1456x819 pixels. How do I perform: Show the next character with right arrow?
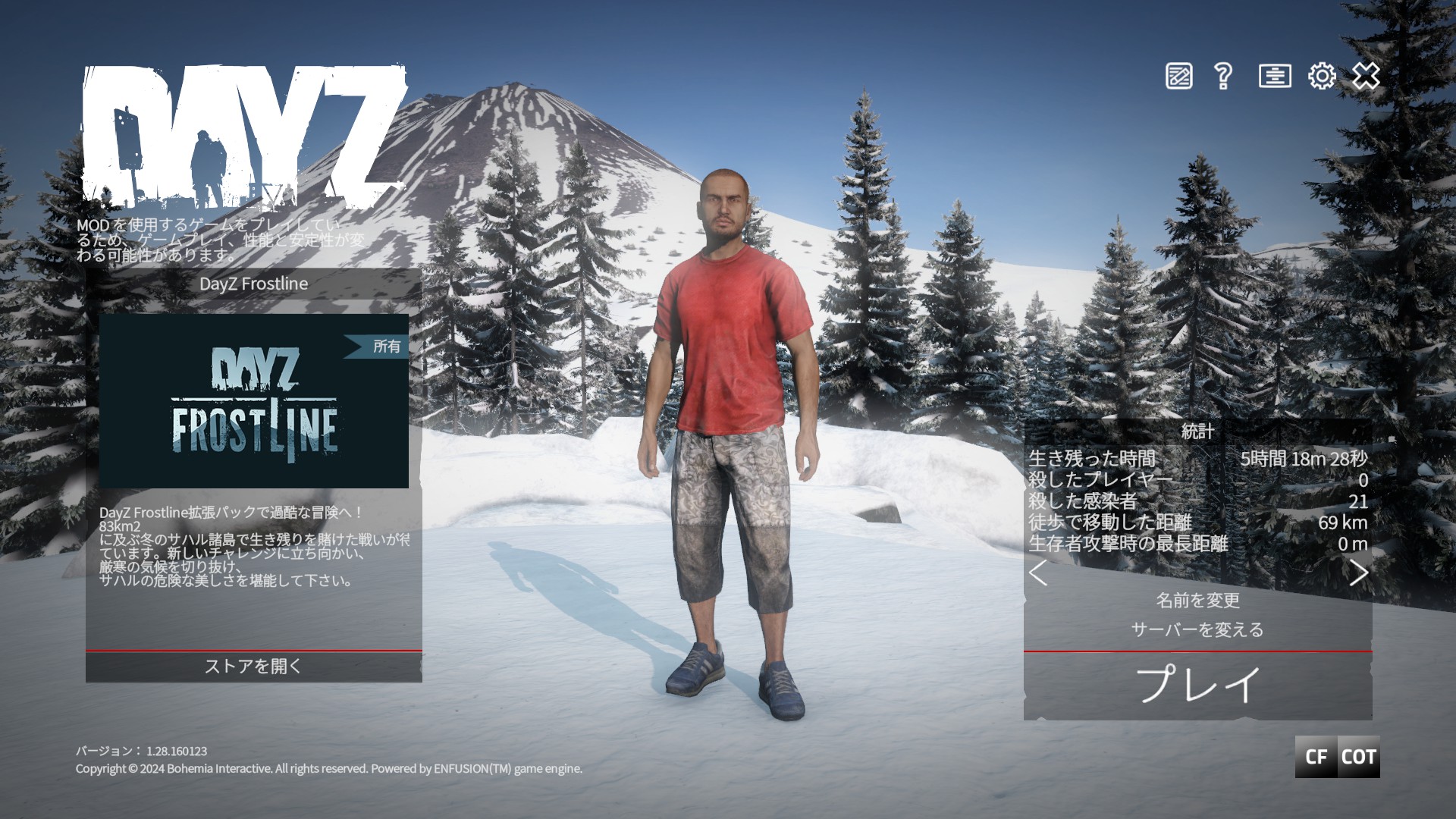pyautogui.click(x=1358, y=573)
